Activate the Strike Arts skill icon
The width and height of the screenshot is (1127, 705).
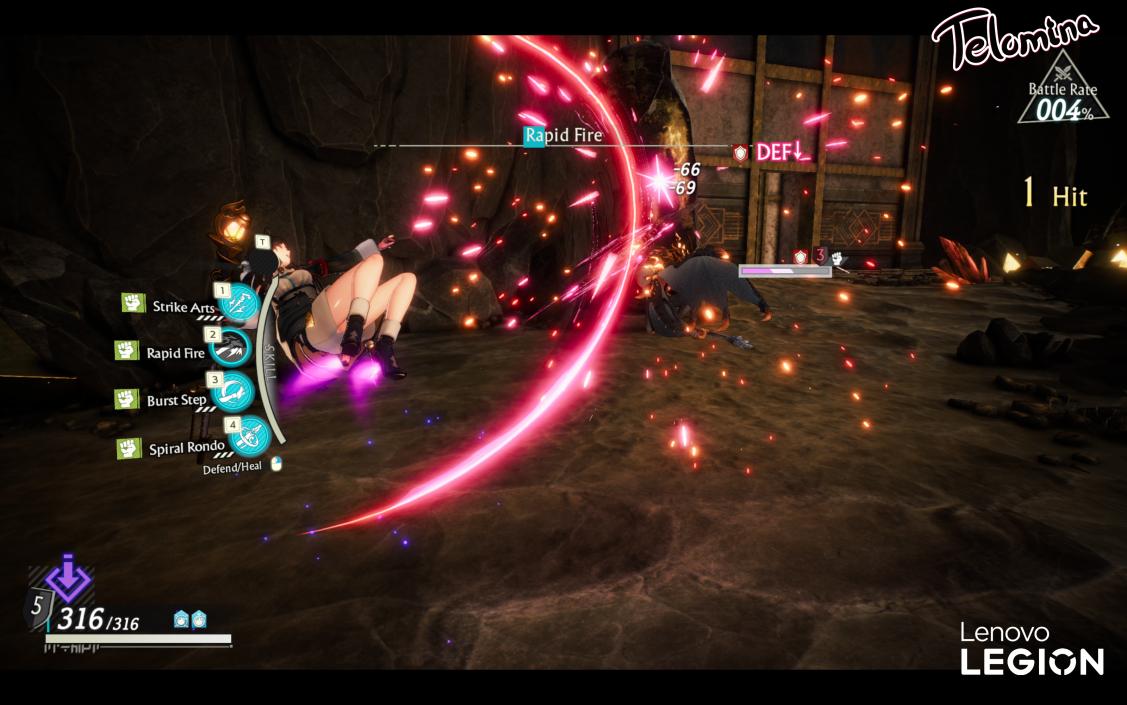tap(238, 303)
